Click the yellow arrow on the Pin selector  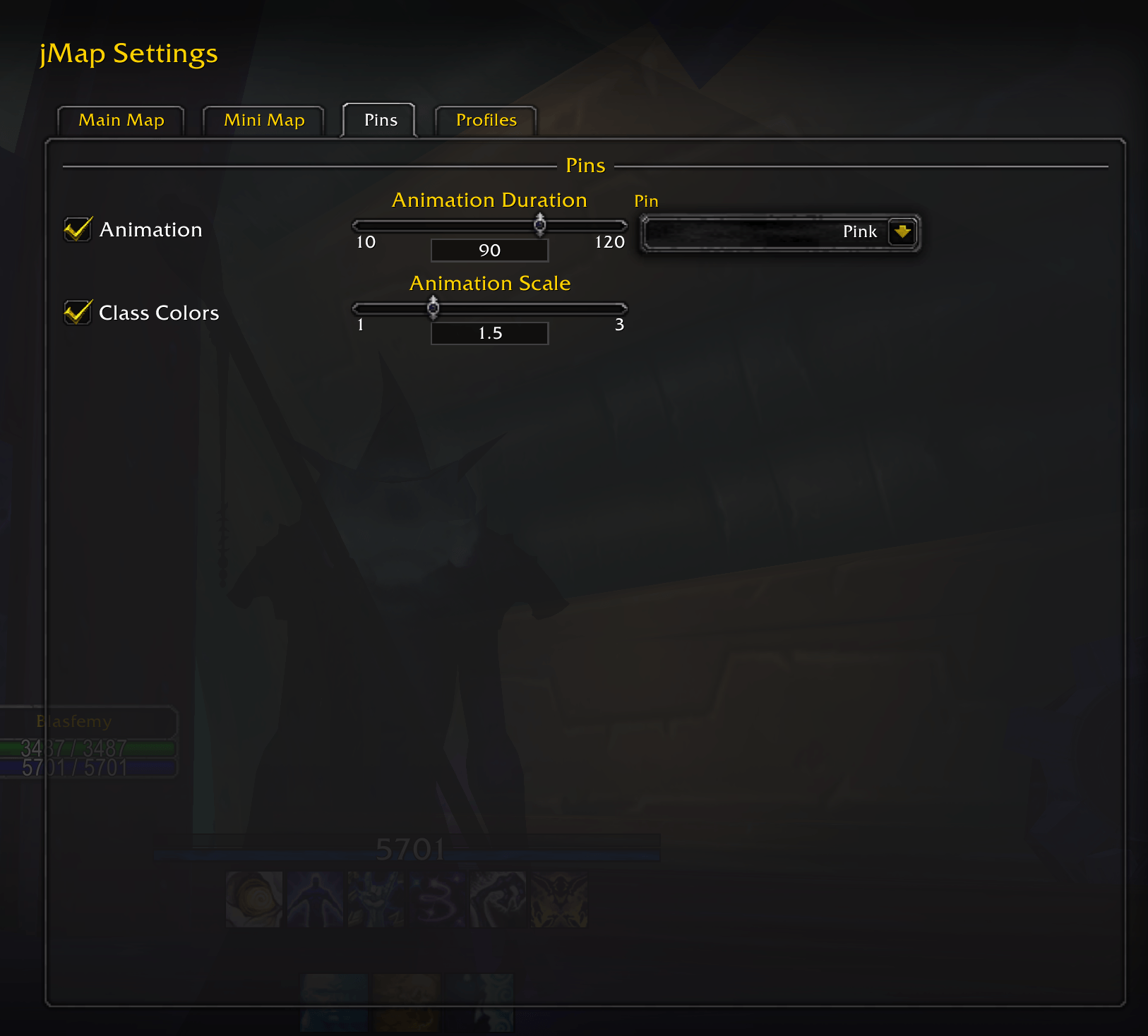(904, 231)
